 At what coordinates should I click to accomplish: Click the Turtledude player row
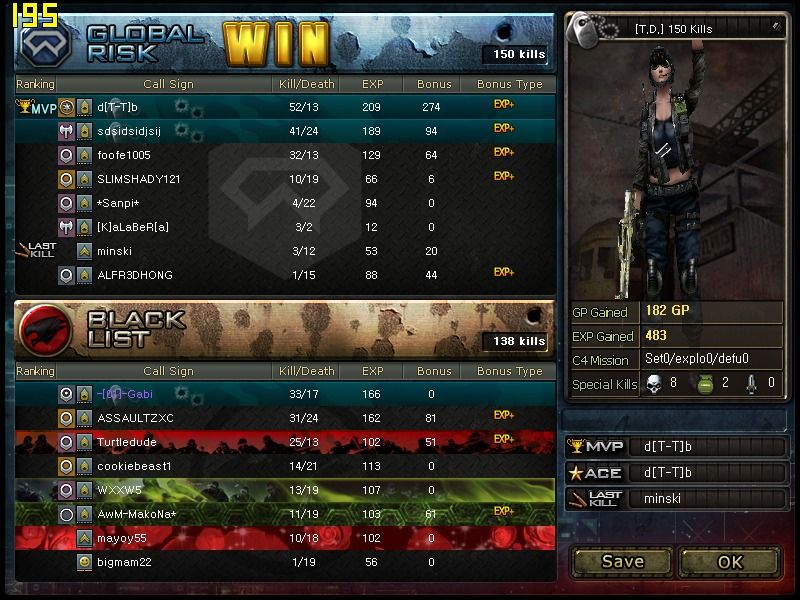click(285, 442)
